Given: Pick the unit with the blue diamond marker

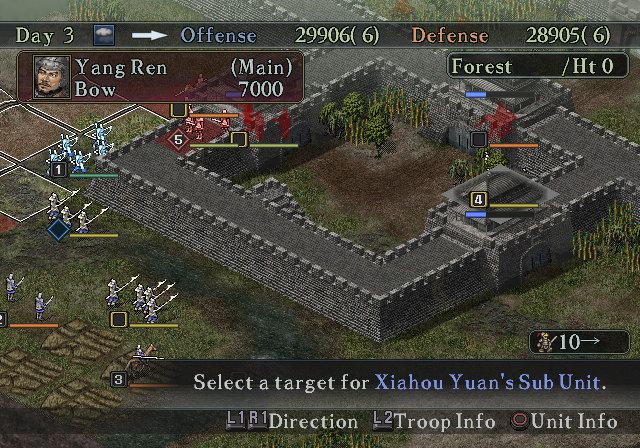Looking at the screenshot, I should point(58,229).
